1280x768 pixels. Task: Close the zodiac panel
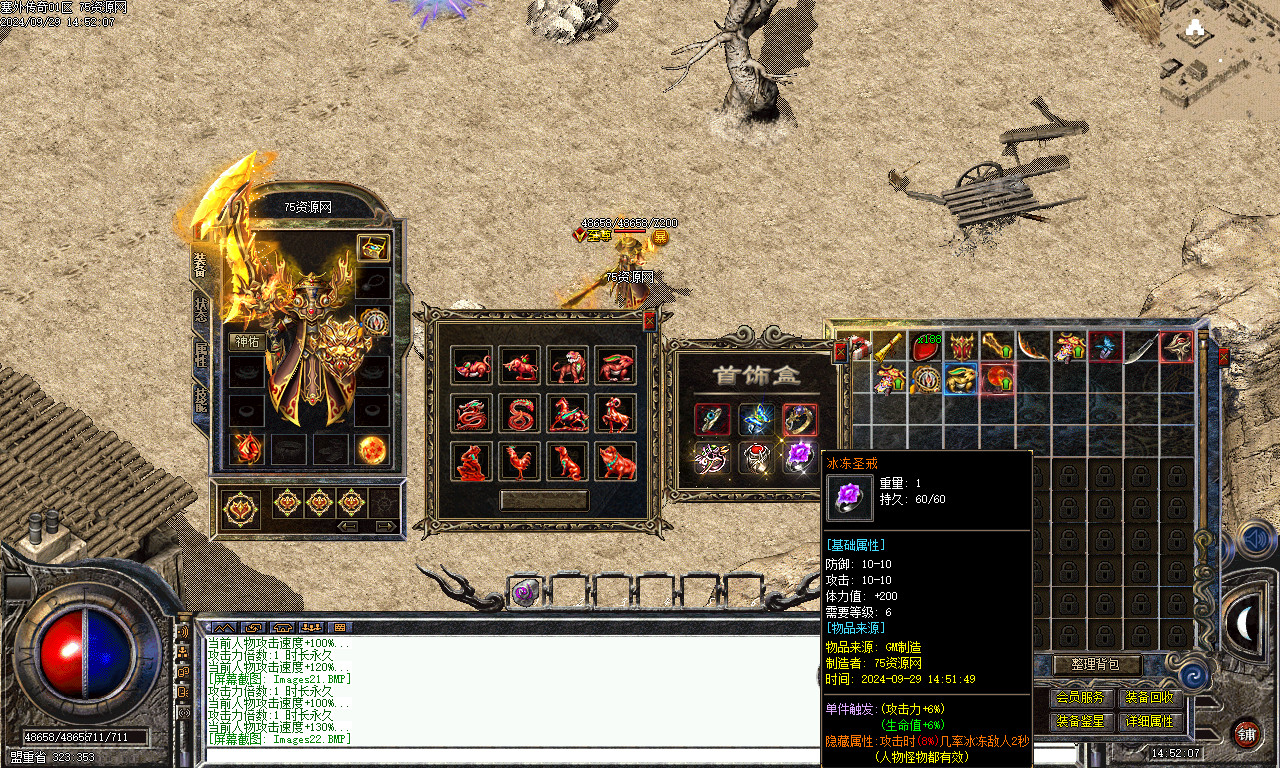tap(649, 320)
